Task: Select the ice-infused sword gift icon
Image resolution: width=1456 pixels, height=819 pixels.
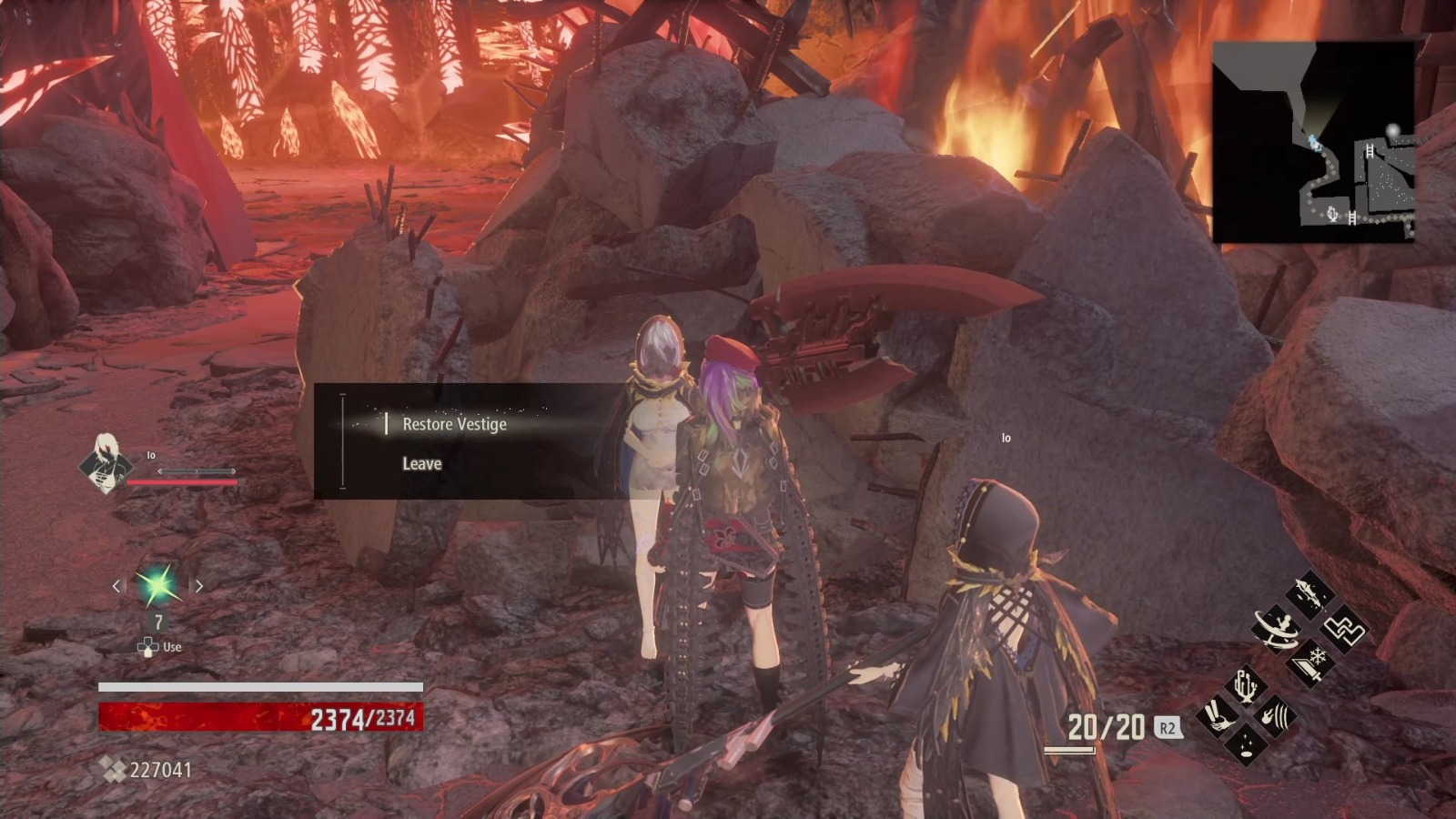Action: 1310,665
